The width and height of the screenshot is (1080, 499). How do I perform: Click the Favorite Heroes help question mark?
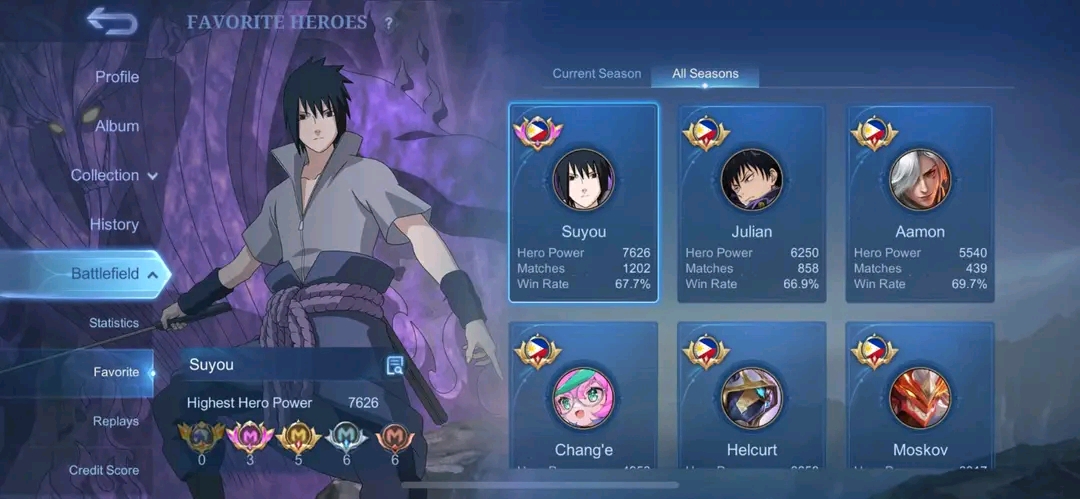point(389,24)
